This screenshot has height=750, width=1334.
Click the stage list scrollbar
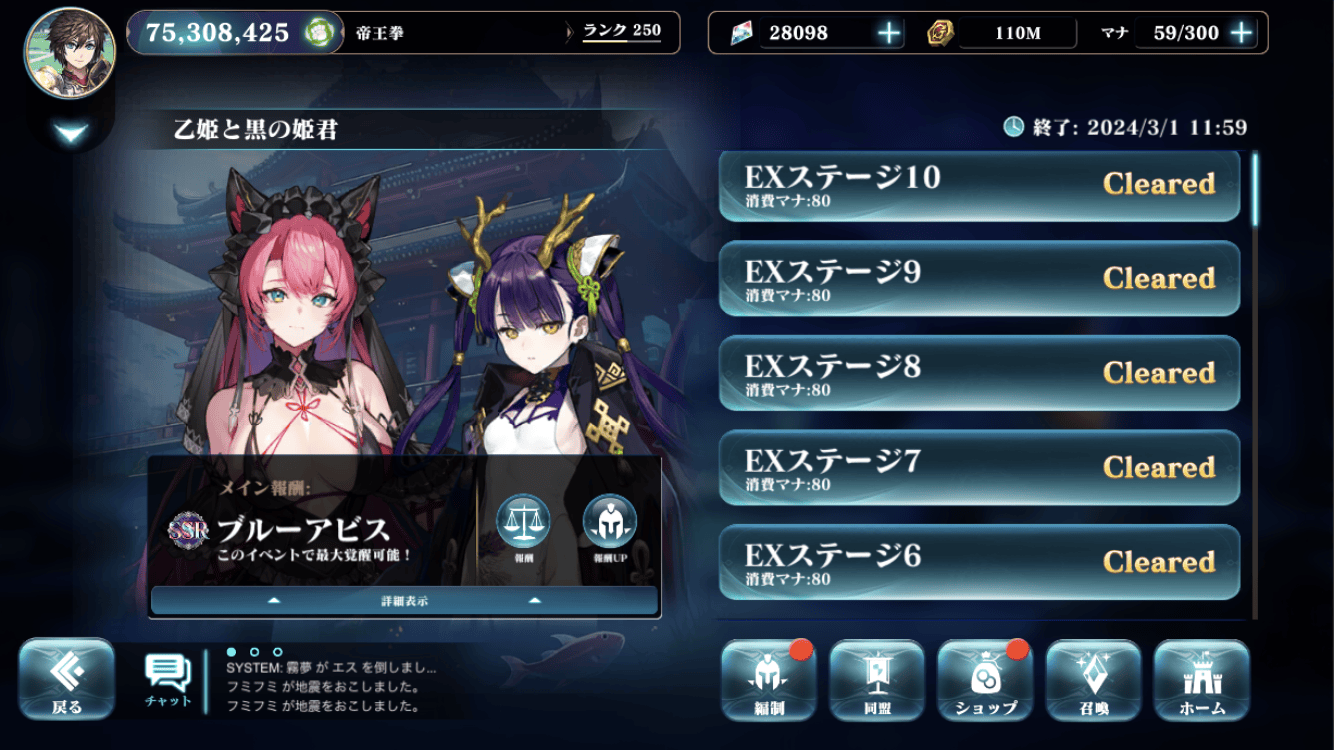(1255, 188)
